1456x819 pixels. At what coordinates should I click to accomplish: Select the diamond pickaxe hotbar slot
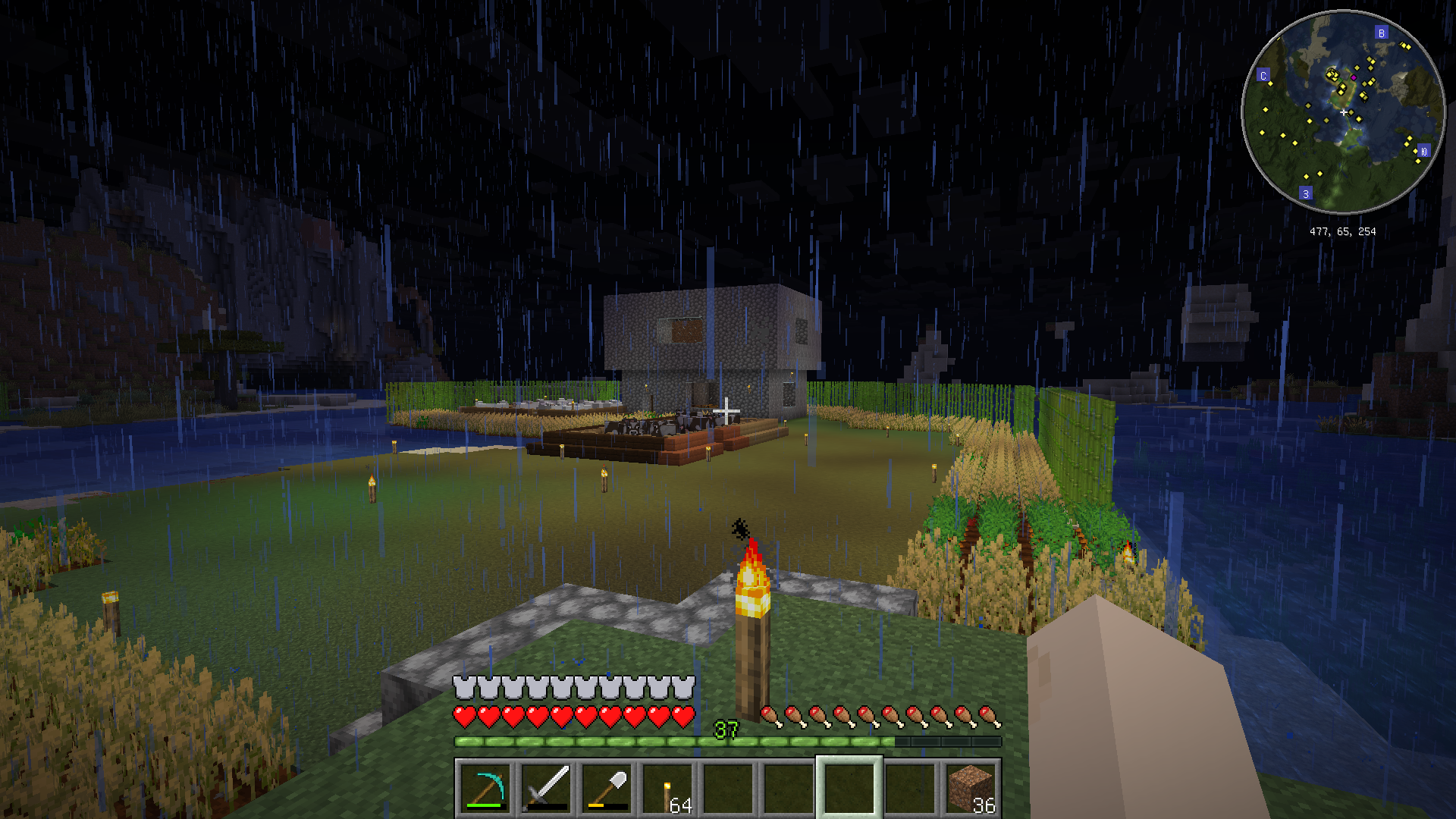485,788
